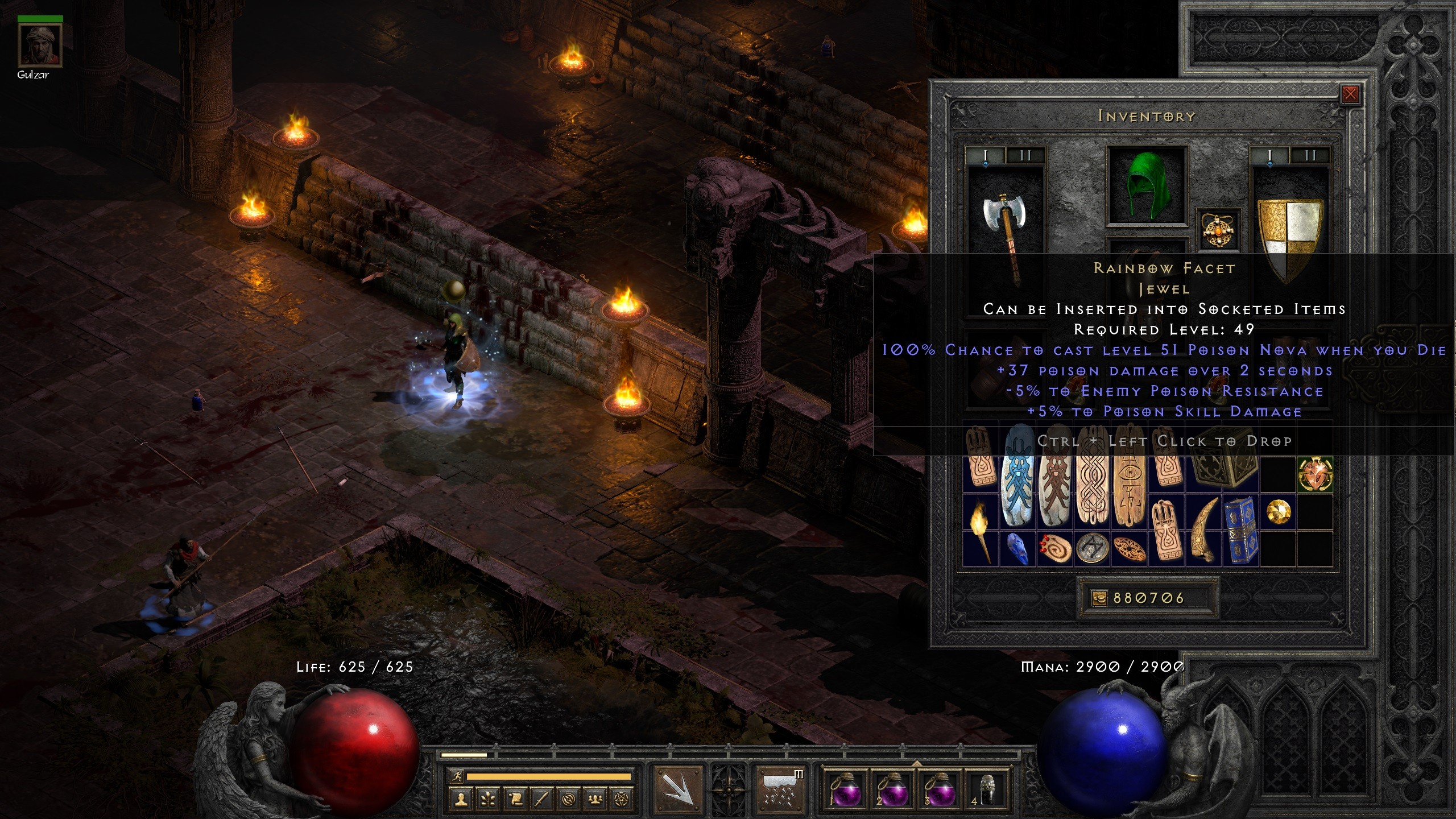Screen dimensions: 1456x819
Task: Select the equipped gold amulet
Action: point(1218,230)
